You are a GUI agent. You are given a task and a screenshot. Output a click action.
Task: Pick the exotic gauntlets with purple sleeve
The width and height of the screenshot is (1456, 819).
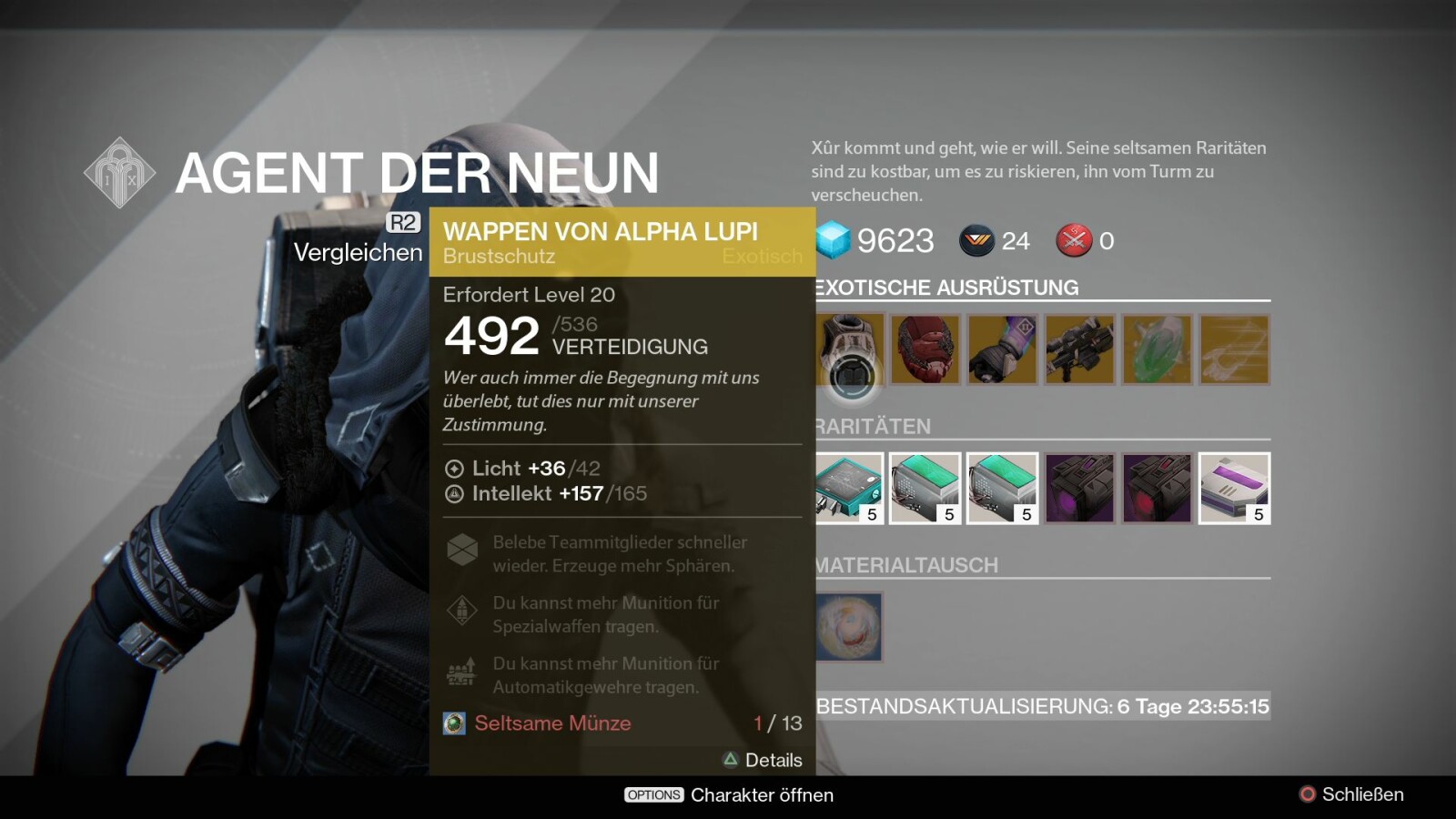1003,349
